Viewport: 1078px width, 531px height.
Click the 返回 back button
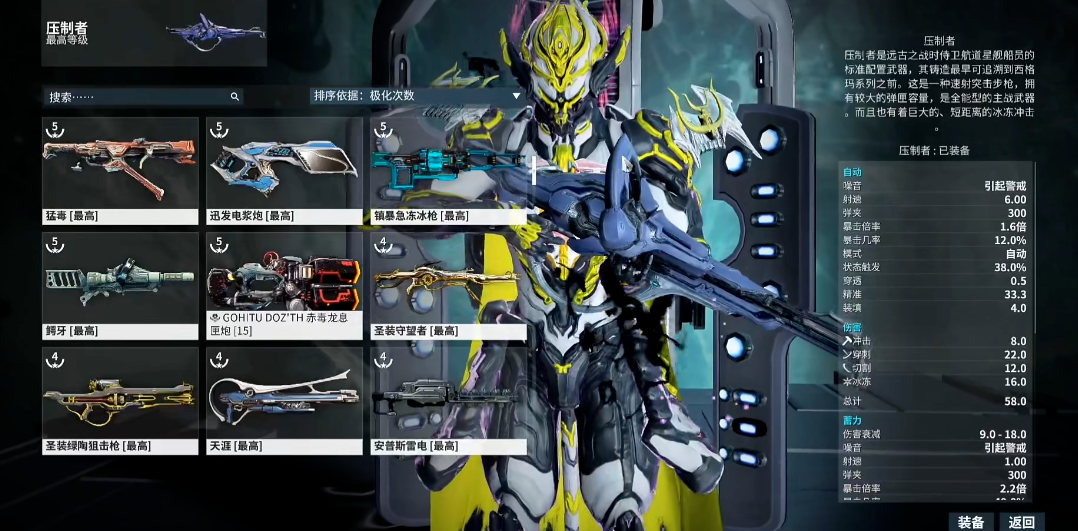(x=1022, y=522)
